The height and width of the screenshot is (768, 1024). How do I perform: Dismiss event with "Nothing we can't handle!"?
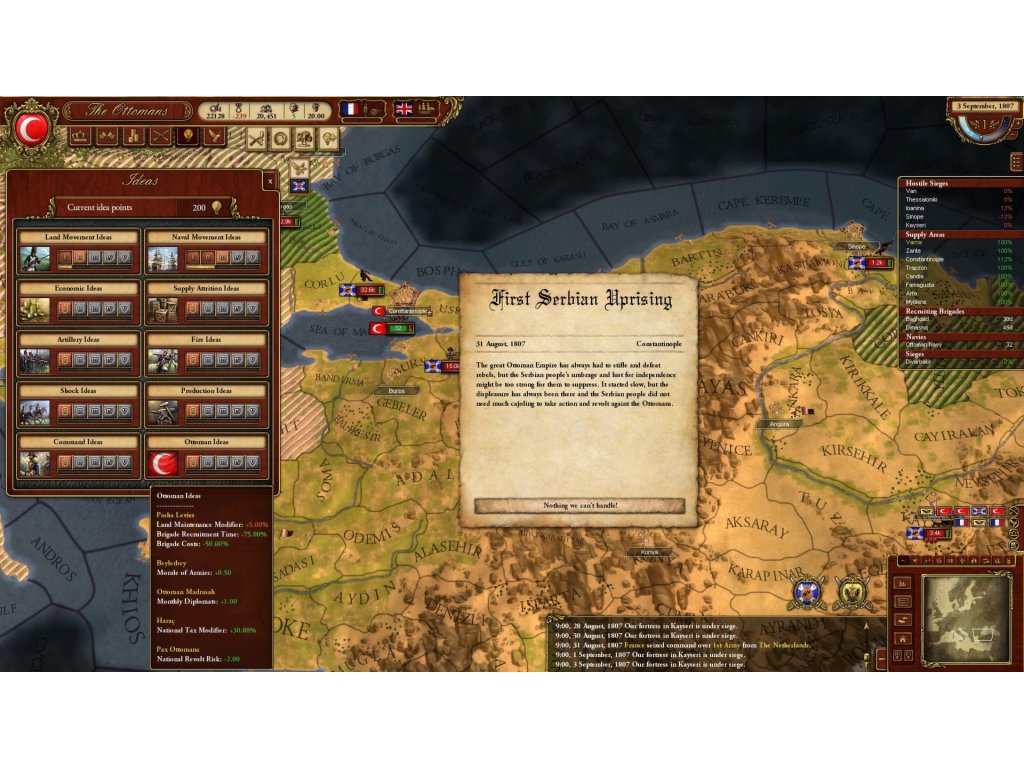[580, 506]
